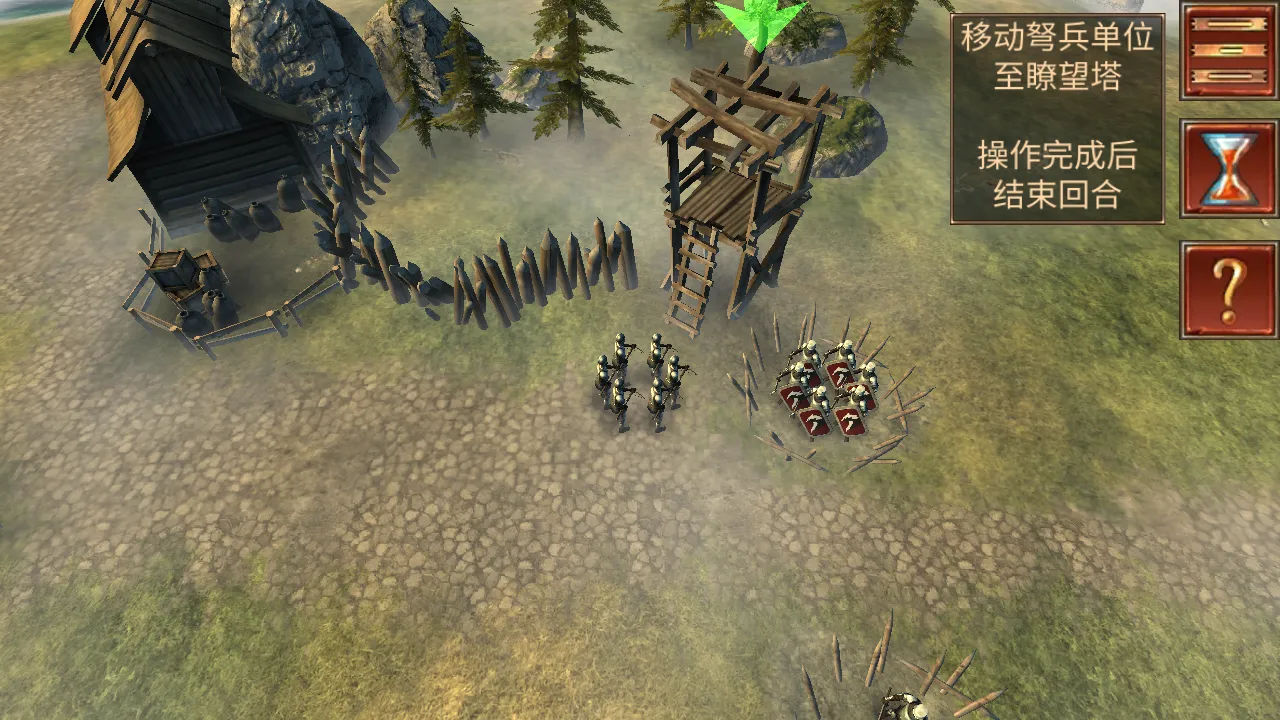Open help with the question mark button
Screen dimensions: 1280x720
(x=1228, y=289)
